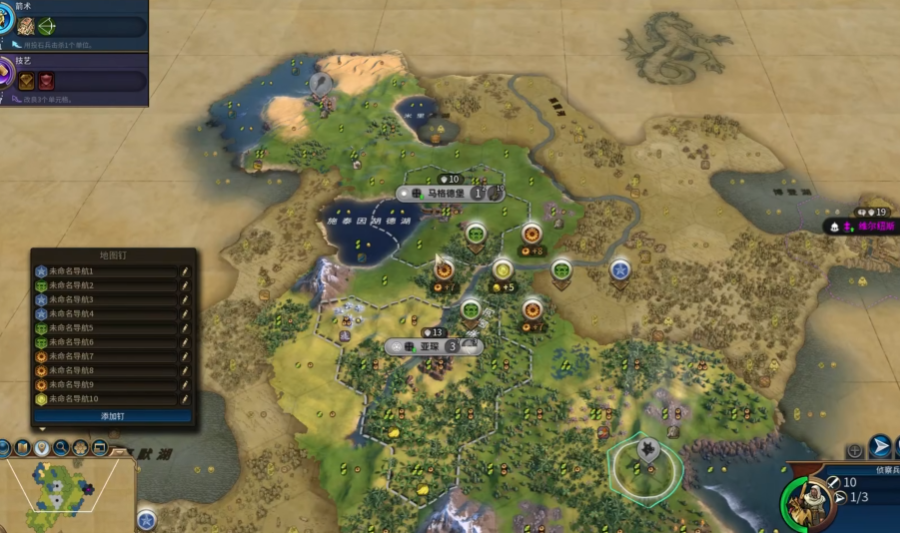Click the grey plus unit action button
The width and height of the screenshot is (900, 533).
(855, 450)
